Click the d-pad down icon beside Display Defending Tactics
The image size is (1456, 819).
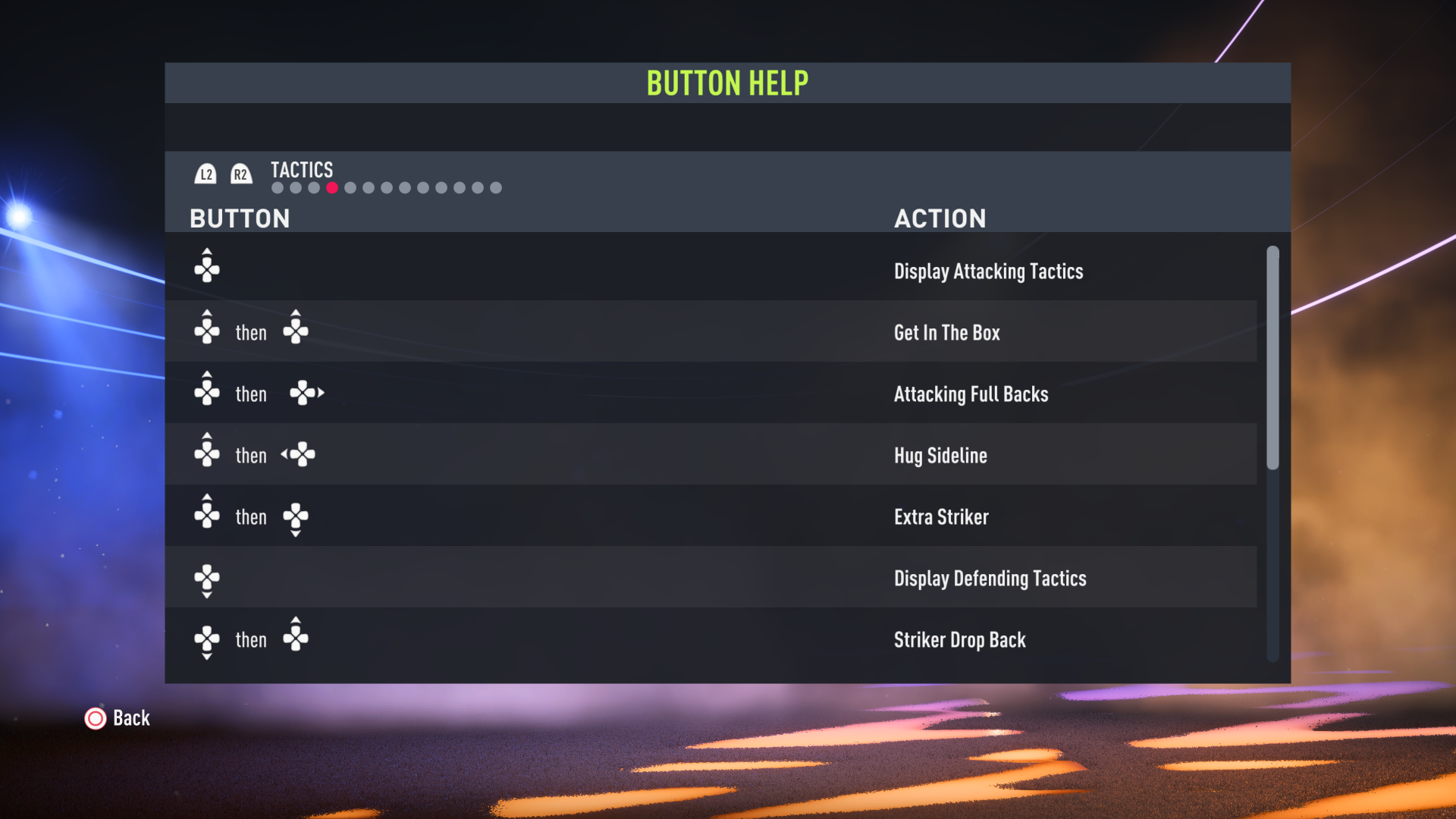click(207, 580)
